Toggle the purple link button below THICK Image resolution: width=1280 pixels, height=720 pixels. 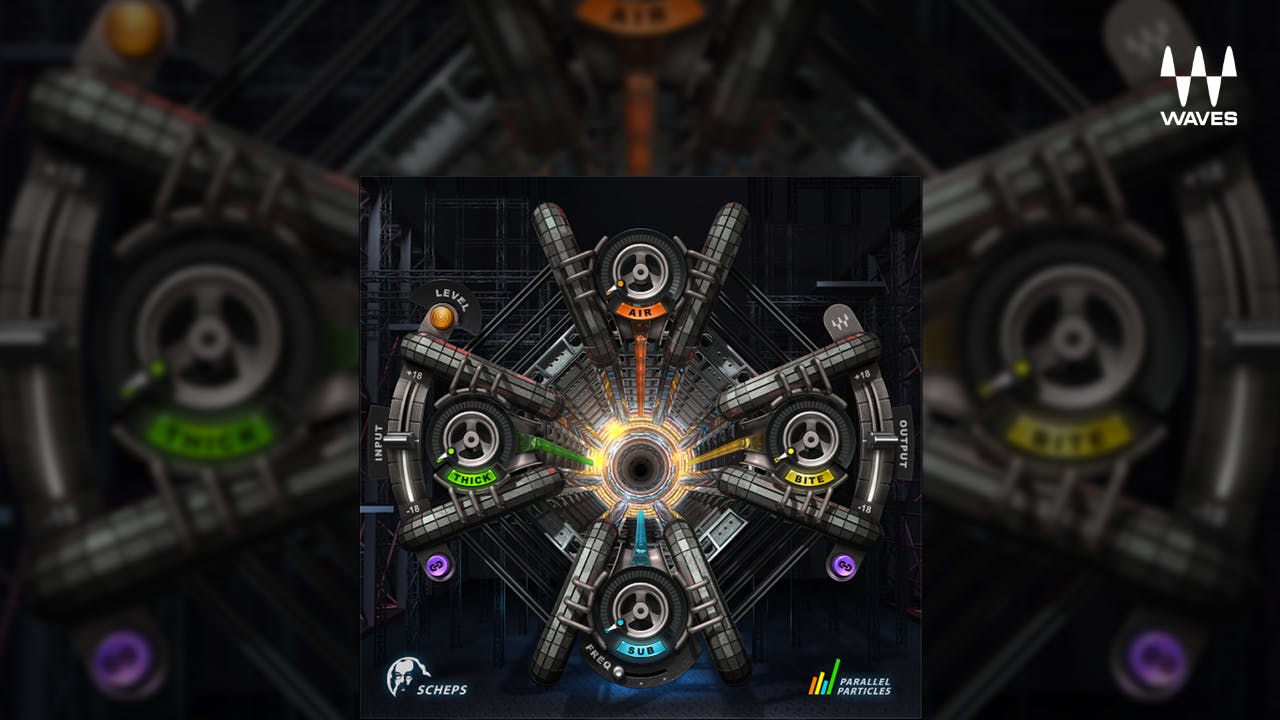[436, 566]
